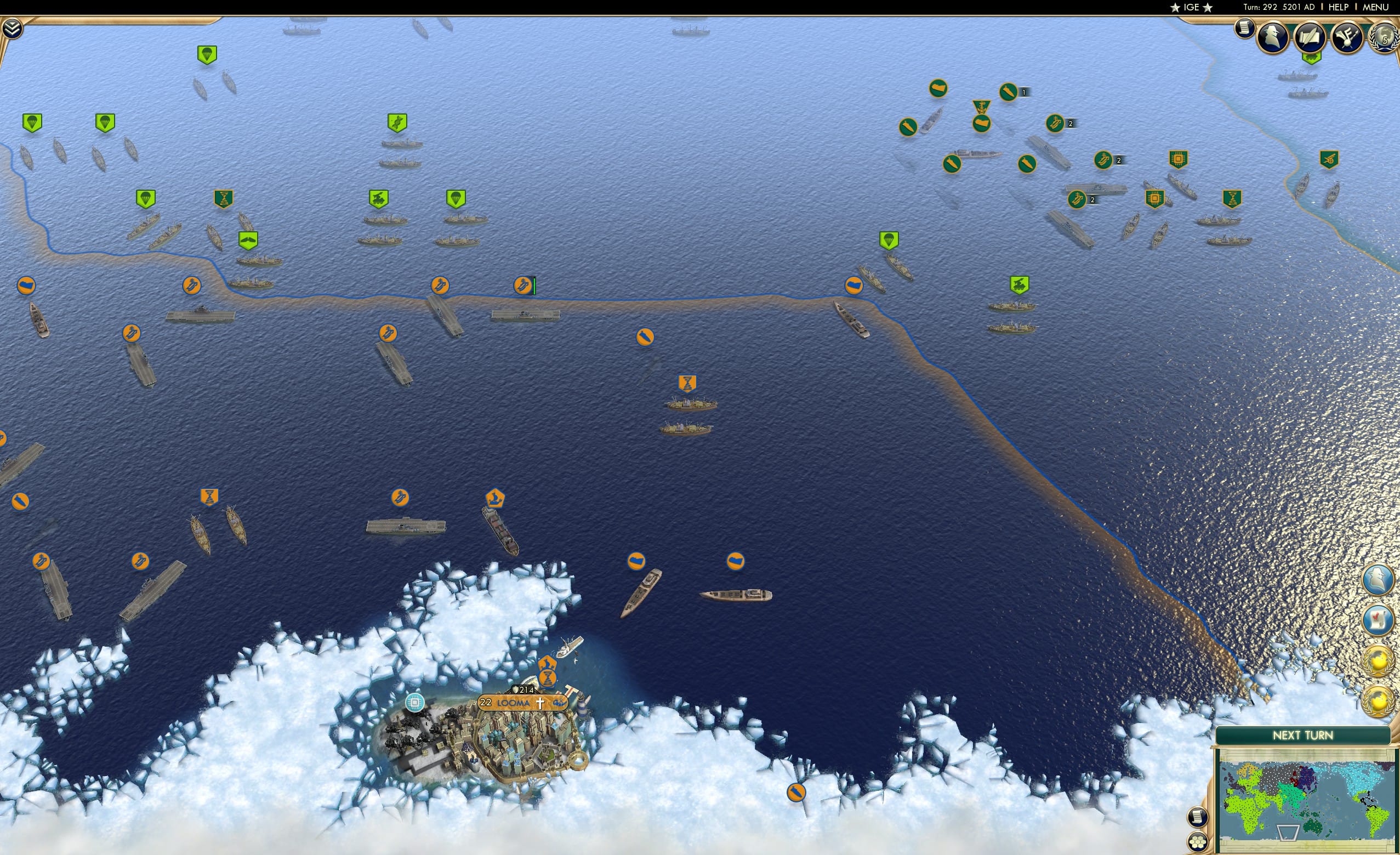Click the city defense value 214 above Looma
Viewport: 1400px width, 855px height.
pos(525,689)
